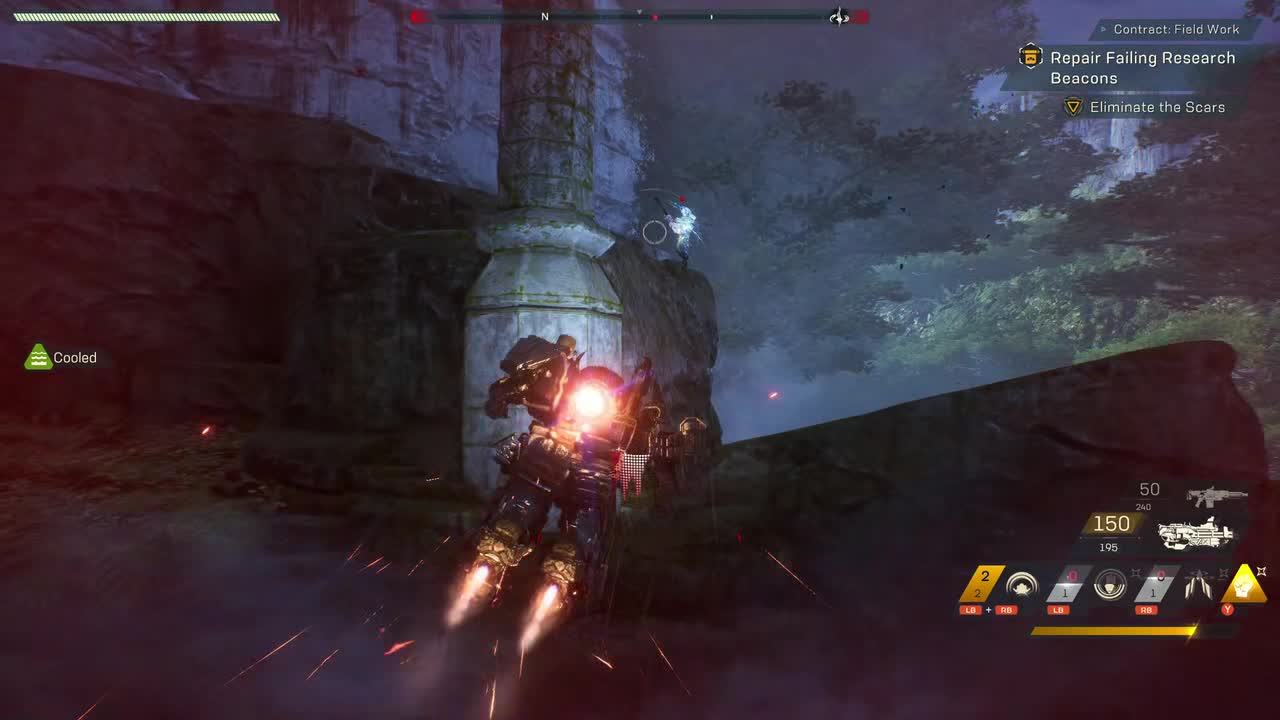Screen dimensions: 1280x720
Task: Click the heavy machine gun icon
Action: (x=1197, y=533)
